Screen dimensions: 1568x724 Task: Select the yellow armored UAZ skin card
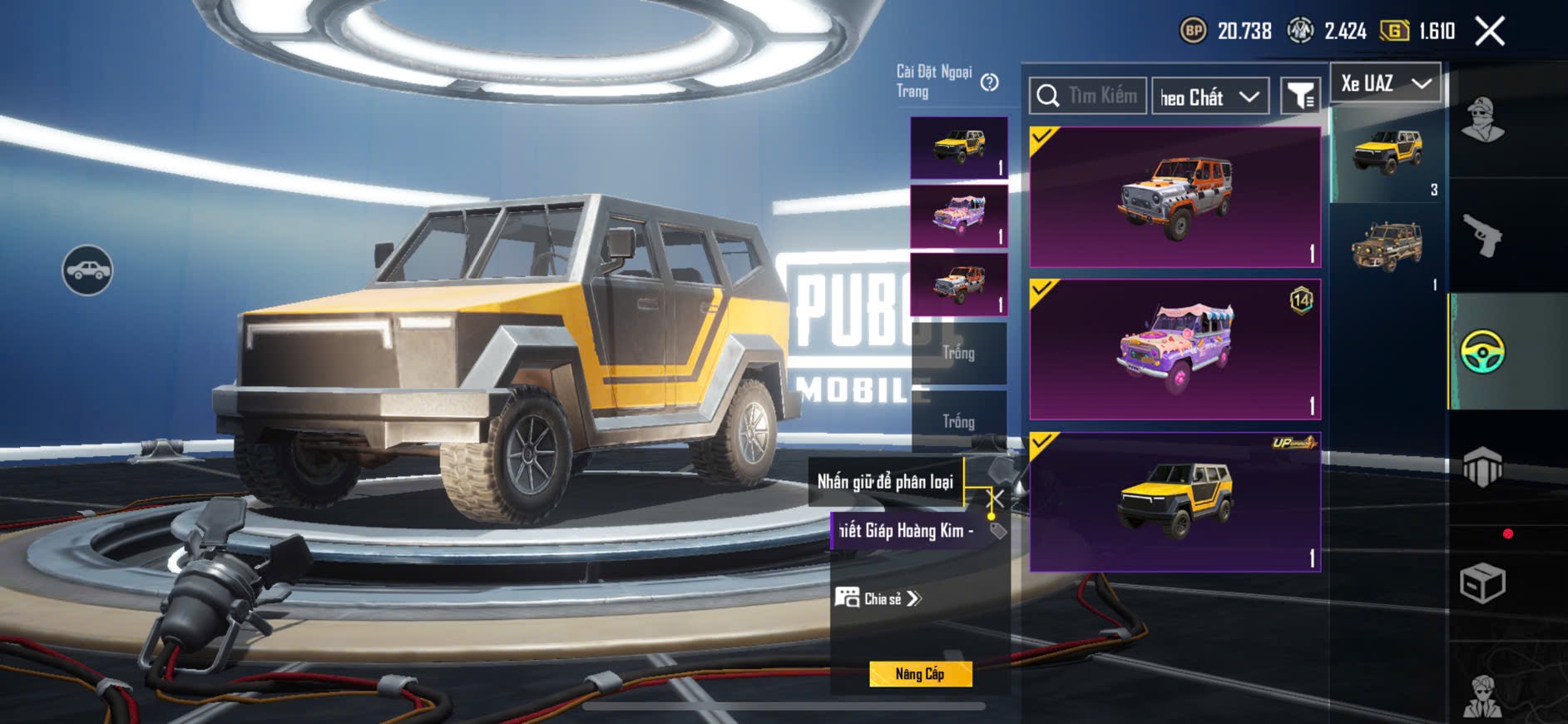click(1175, 502)
